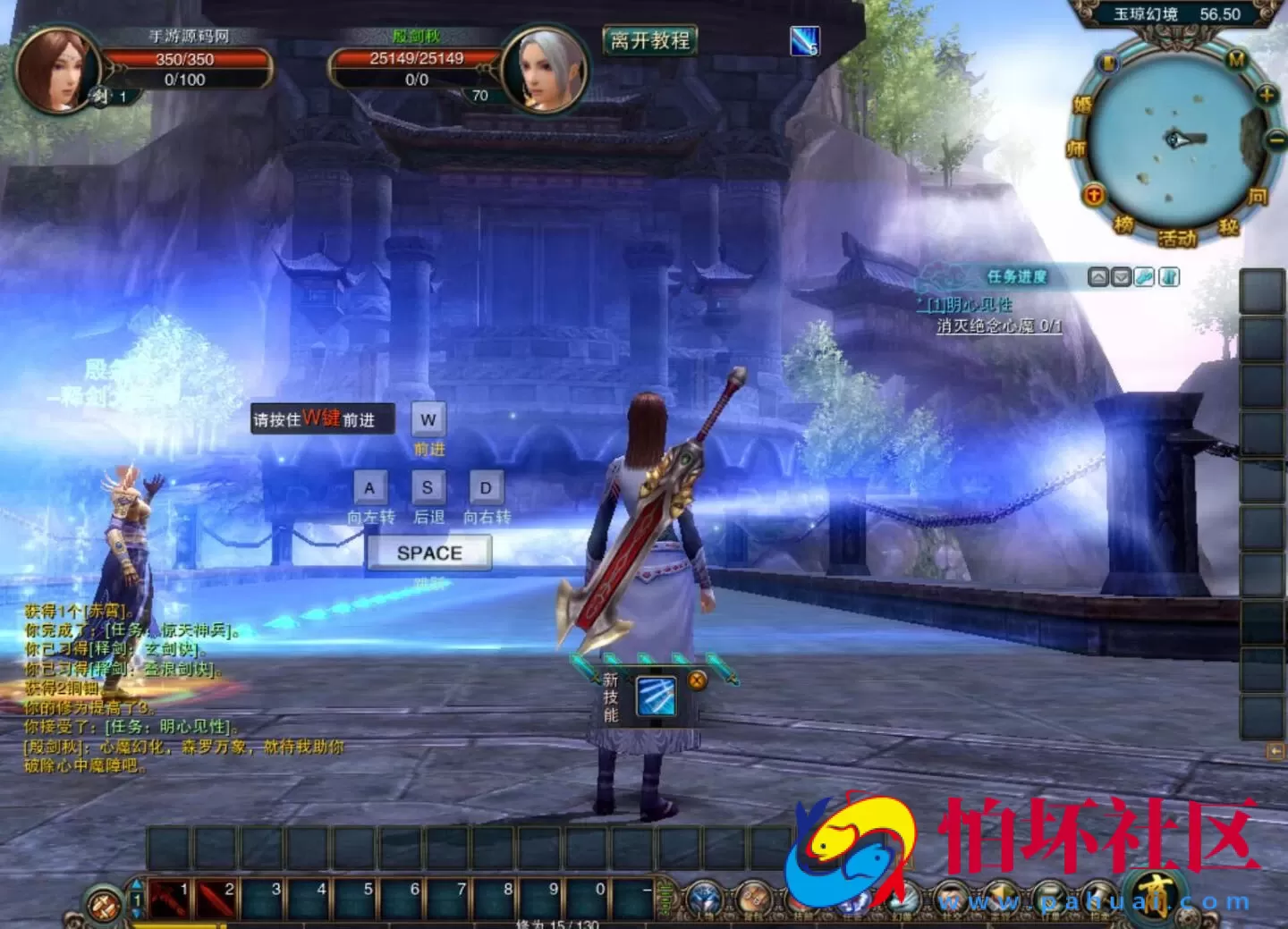Click the minimap's zoom-in plus button
The image size is (1288, 929).
[x=1266, y=95]
